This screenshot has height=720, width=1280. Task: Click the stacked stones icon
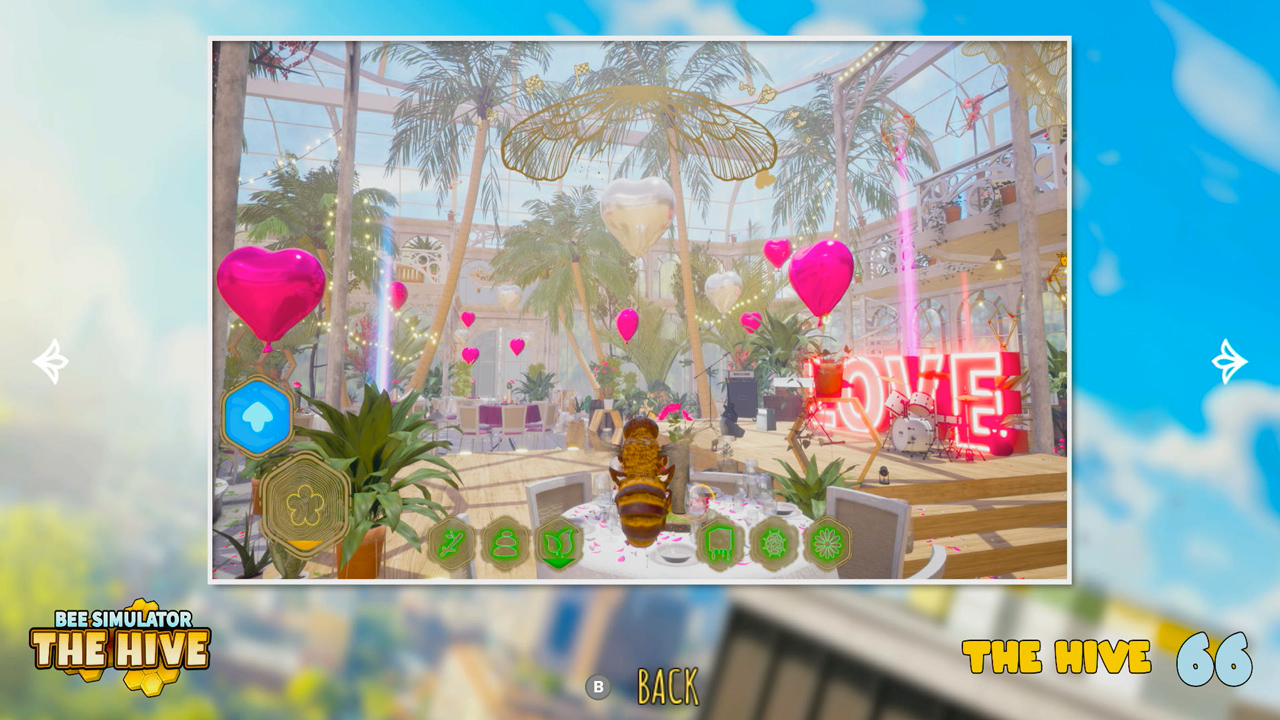tap(503, 543)
